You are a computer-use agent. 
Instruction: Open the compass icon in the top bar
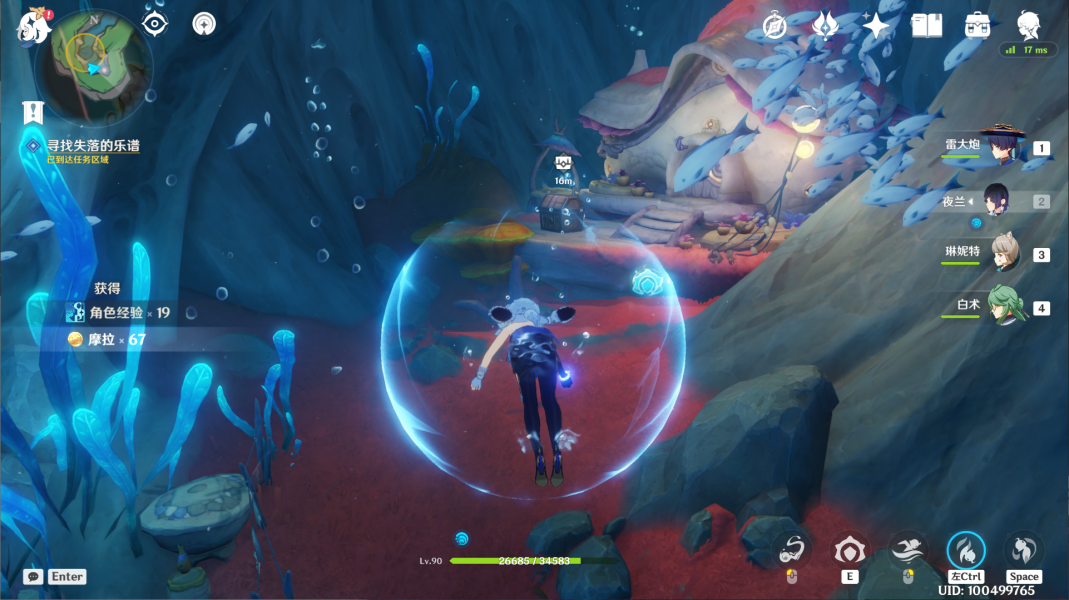775,26
